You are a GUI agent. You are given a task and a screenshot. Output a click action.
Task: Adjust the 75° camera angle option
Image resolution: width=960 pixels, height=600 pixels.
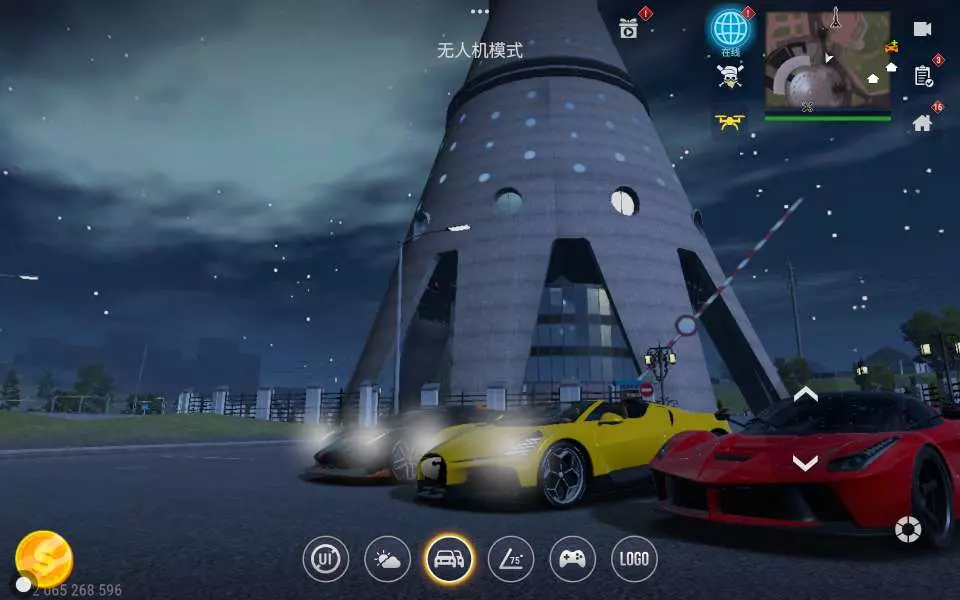(511, 559)
